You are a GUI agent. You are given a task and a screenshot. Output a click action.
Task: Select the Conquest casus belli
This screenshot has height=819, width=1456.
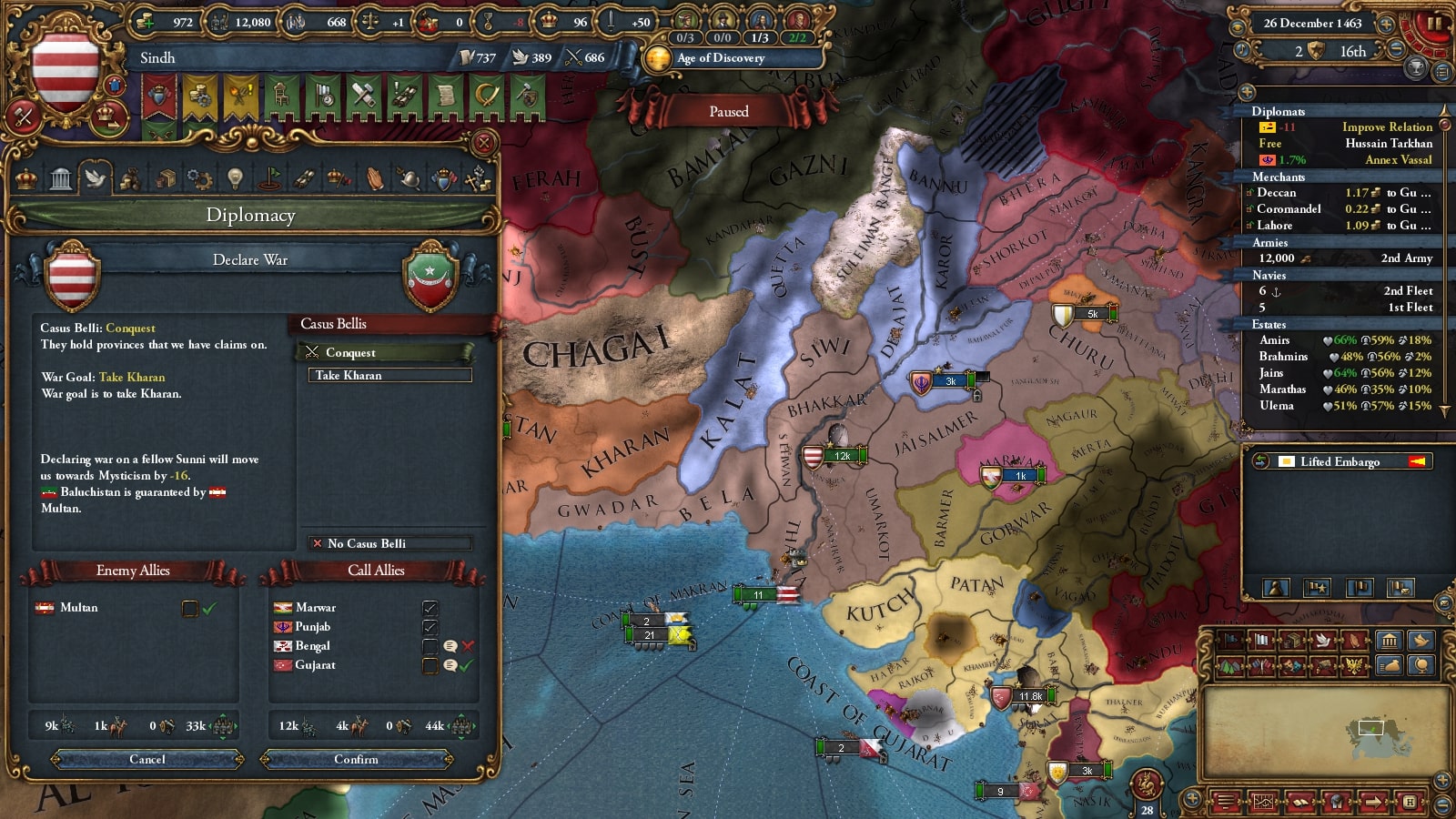[x=387, y=352]
